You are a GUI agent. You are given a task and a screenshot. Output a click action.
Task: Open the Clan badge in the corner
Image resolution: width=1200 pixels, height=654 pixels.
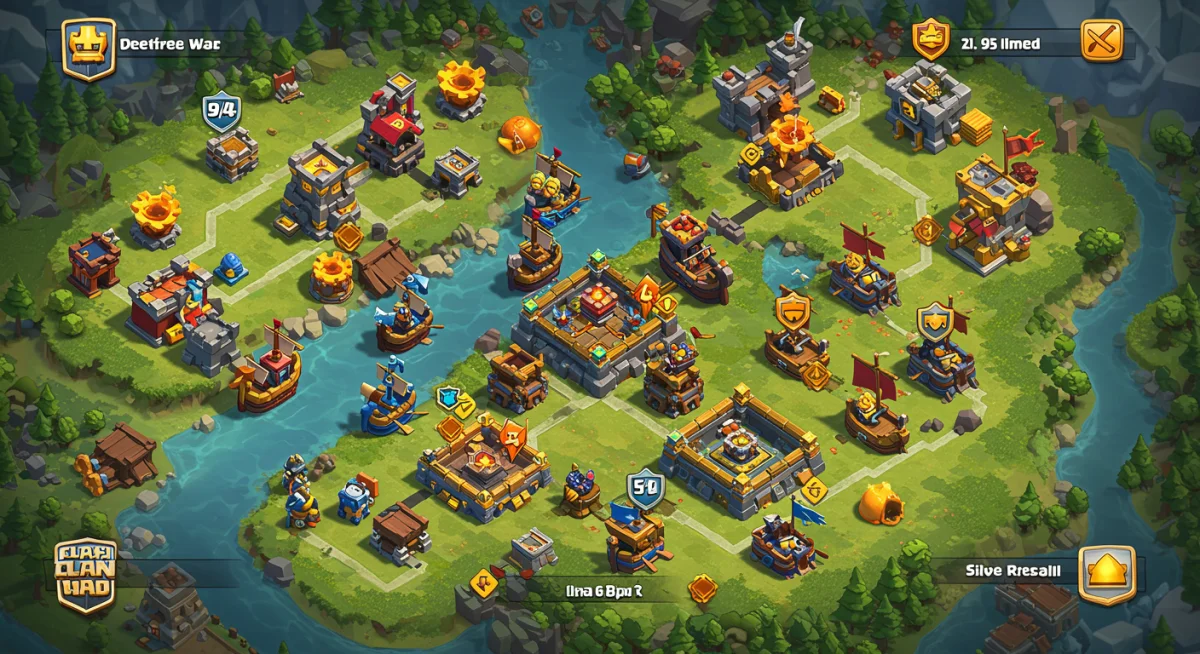[x=85, y=576]
